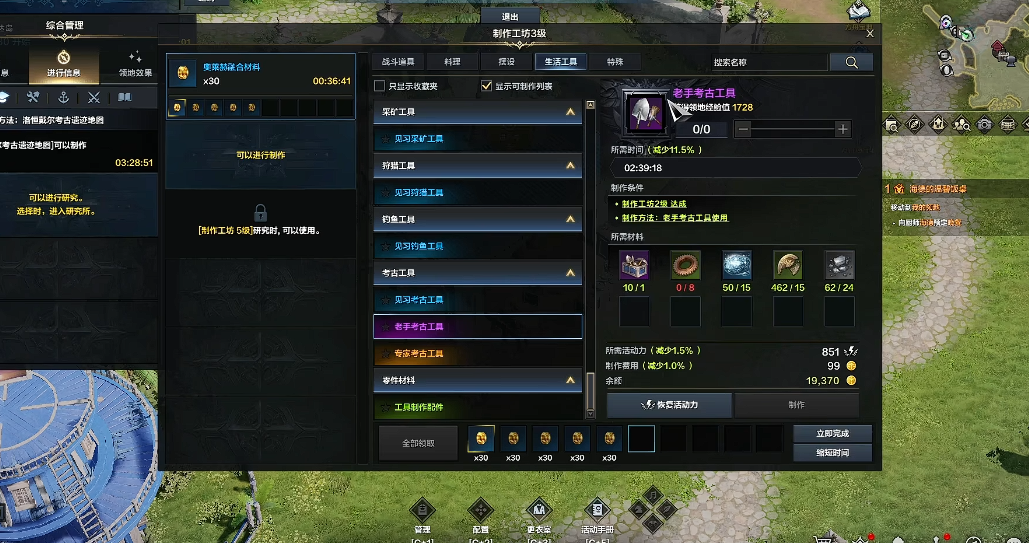Click the magnifying glass search button
The width and height of the screenshot is (1029, 543).
coord(852,62)
